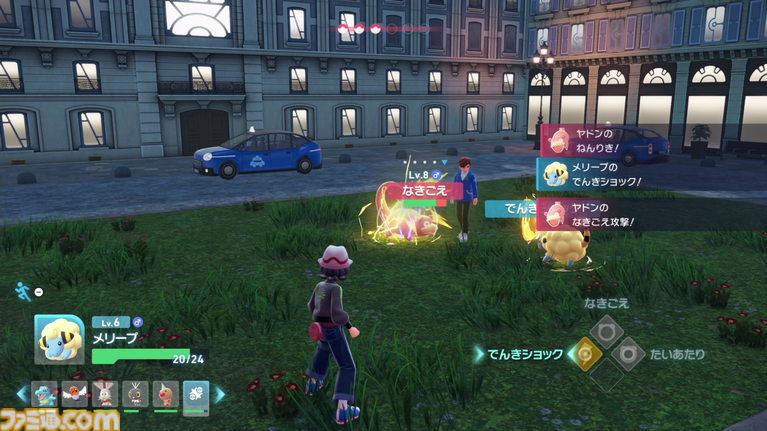This screenshot has width=767, height=431.
Task: Click the left arrow of the party bar
Action: click(x=23, y=394)
